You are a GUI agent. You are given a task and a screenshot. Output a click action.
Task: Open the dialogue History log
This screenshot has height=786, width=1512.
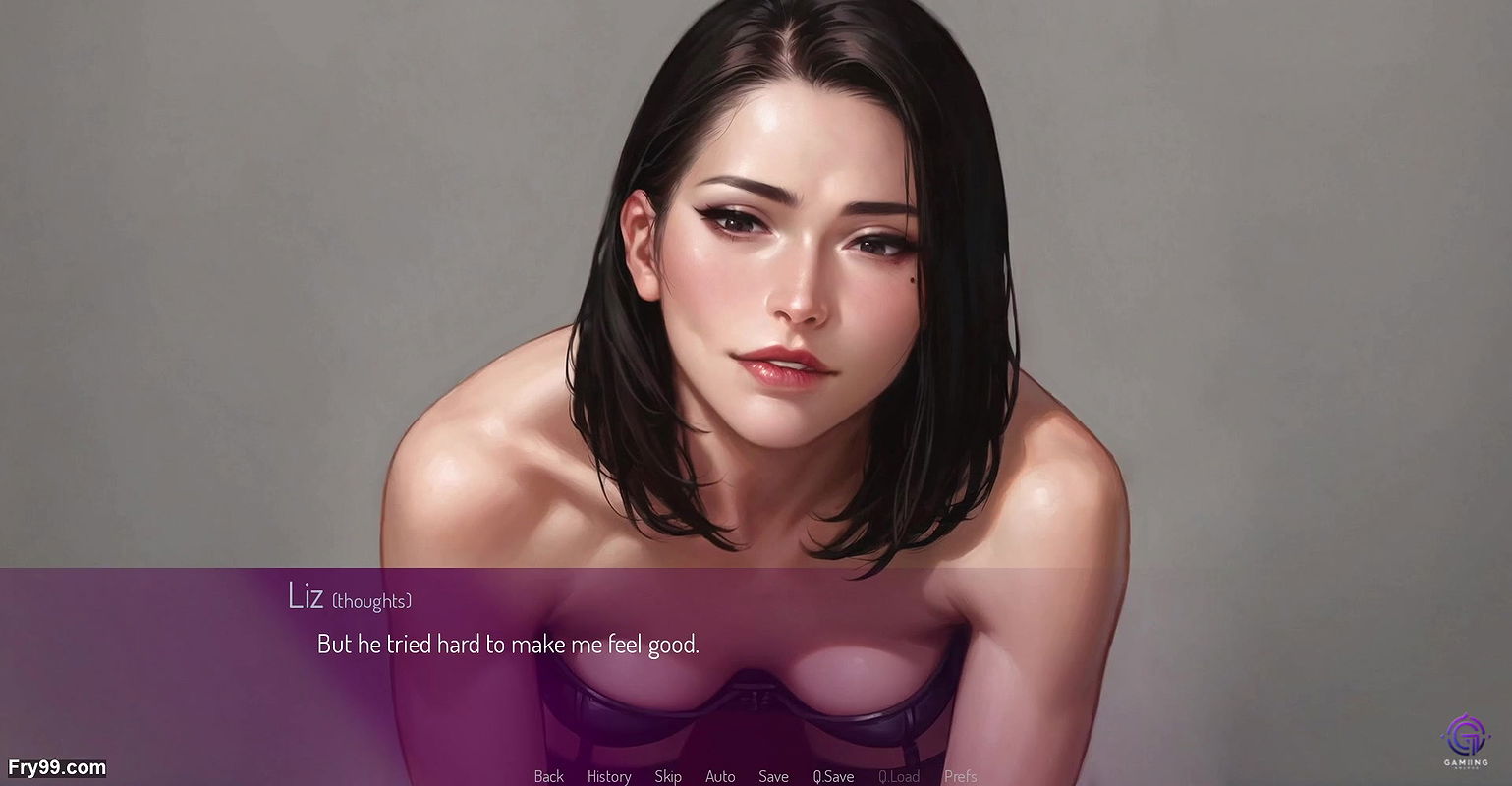click(x=609, y=776)
